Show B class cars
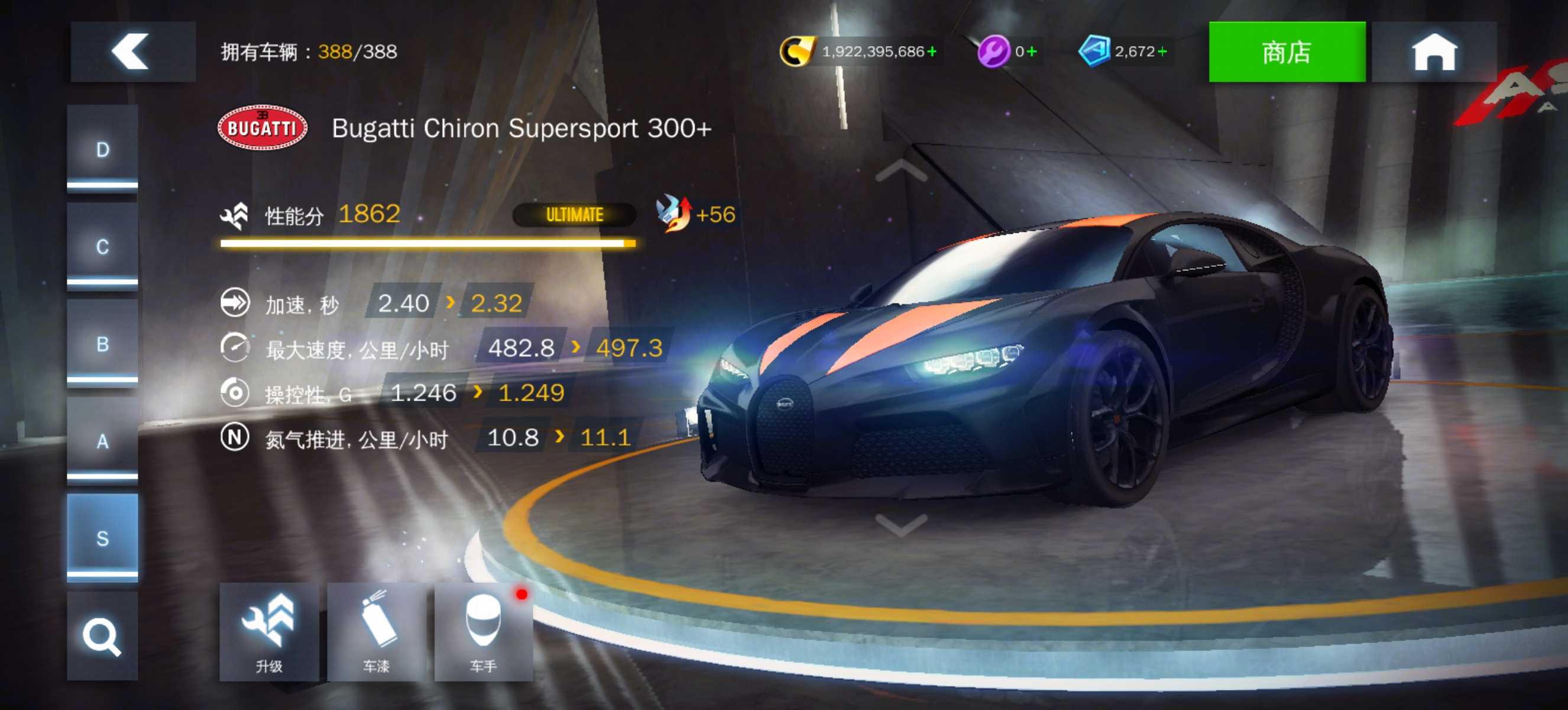Screen dimensions: 1568x710 click(x=102, y=344)
